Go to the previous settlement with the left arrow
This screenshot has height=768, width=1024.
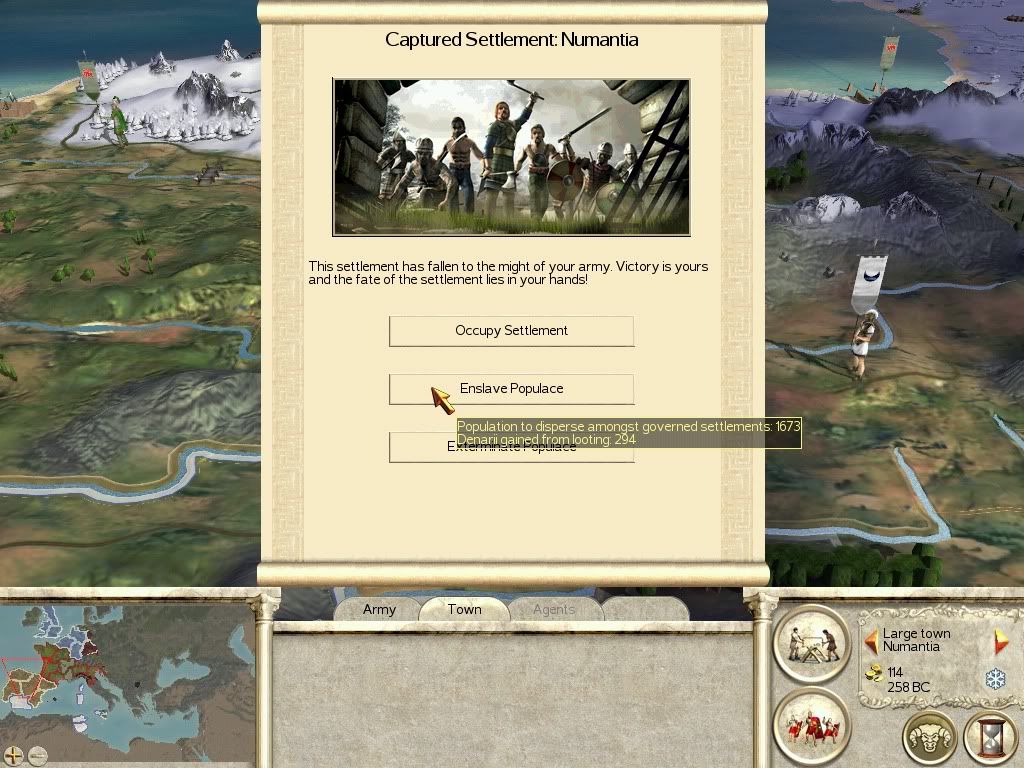coord(871,640)
